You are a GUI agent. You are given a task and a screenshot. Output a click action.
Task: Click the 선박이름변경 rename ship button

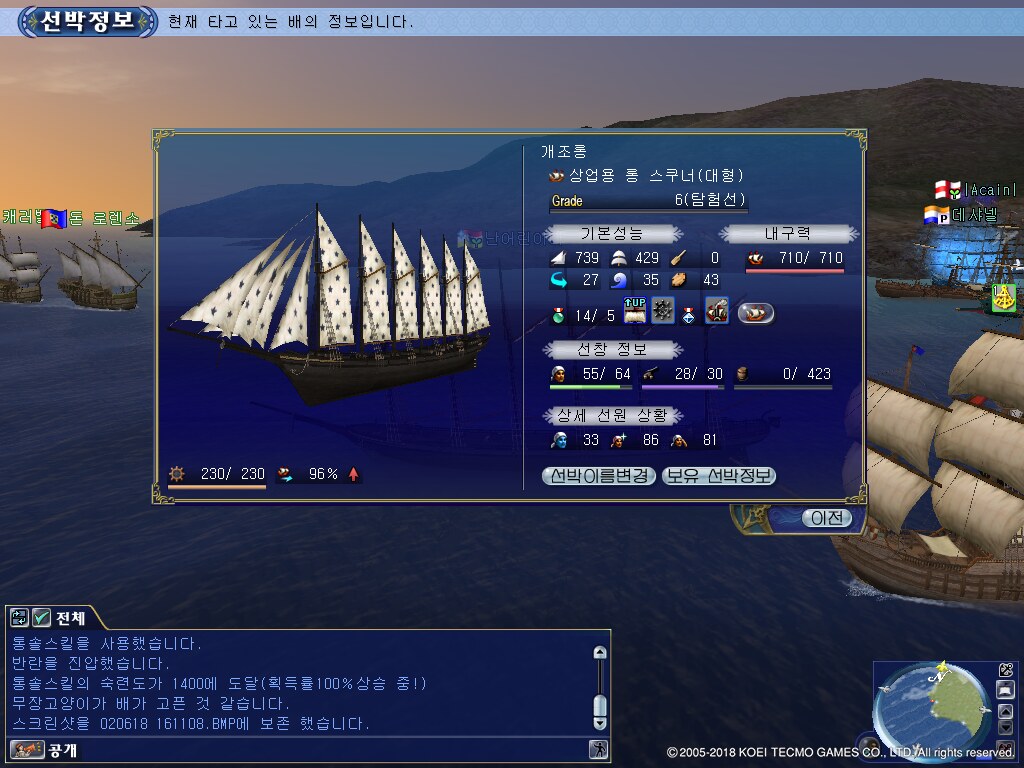599,476
